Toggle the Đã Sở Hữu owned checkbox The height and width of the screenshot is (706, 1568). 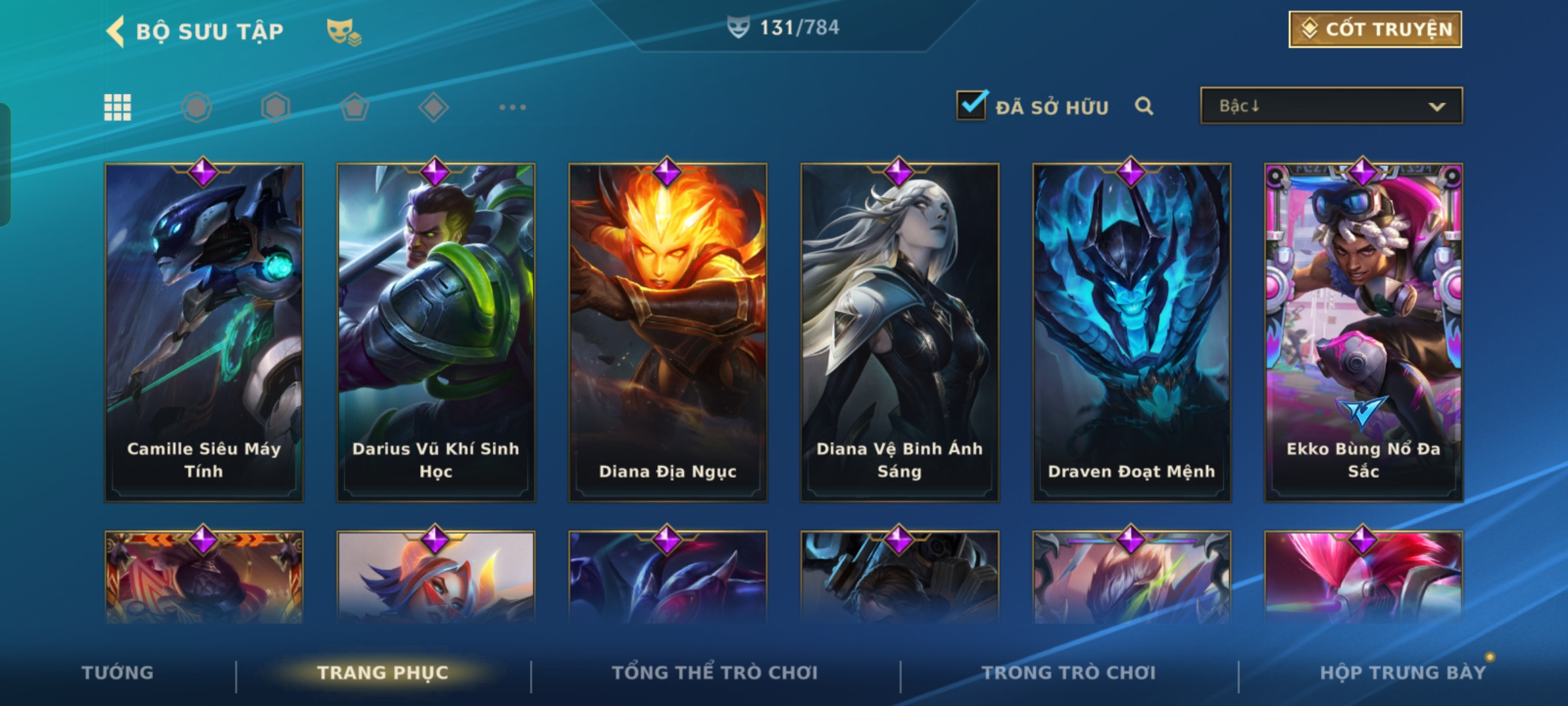tap(972, 106)
